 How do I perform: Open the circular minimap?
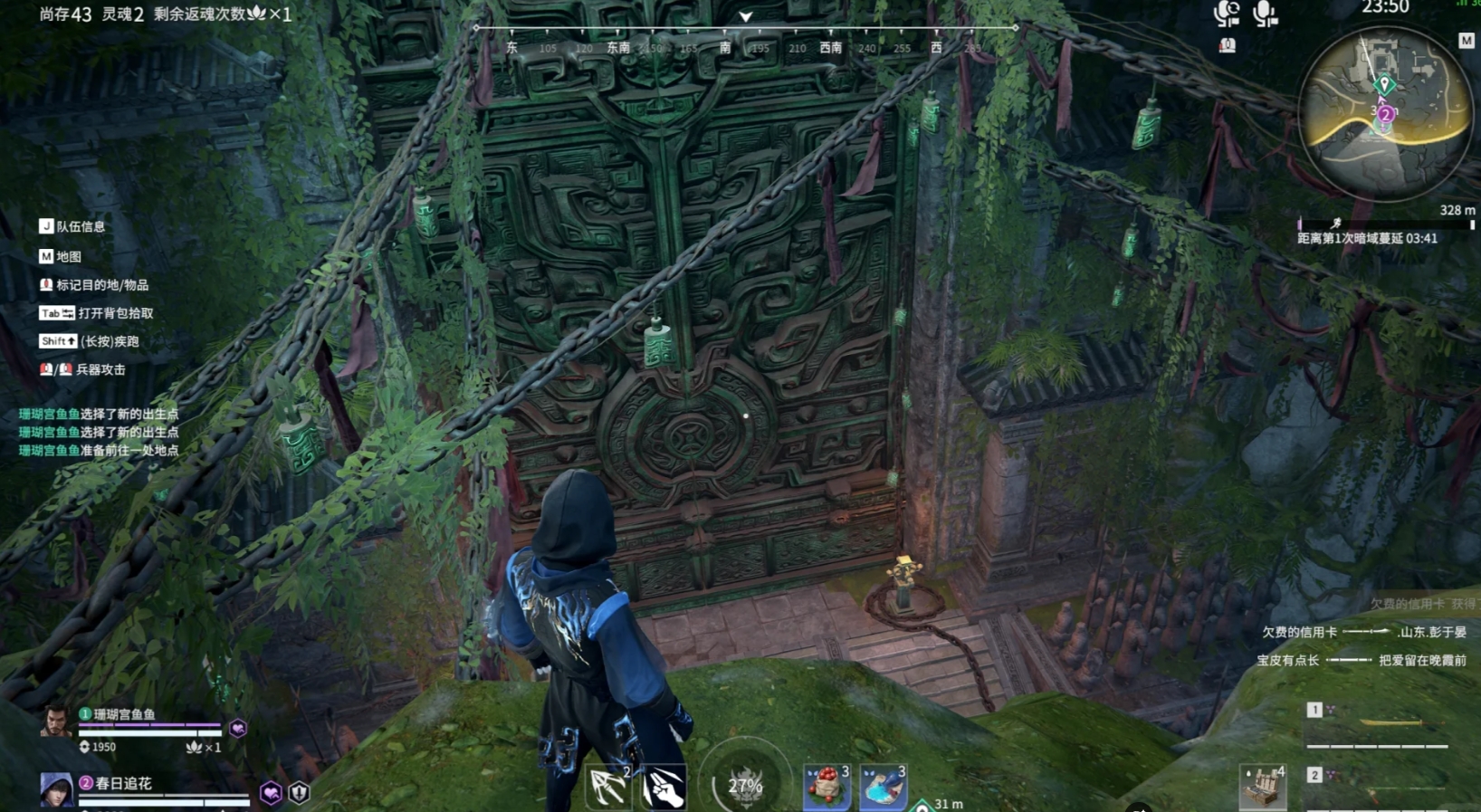1383,113
